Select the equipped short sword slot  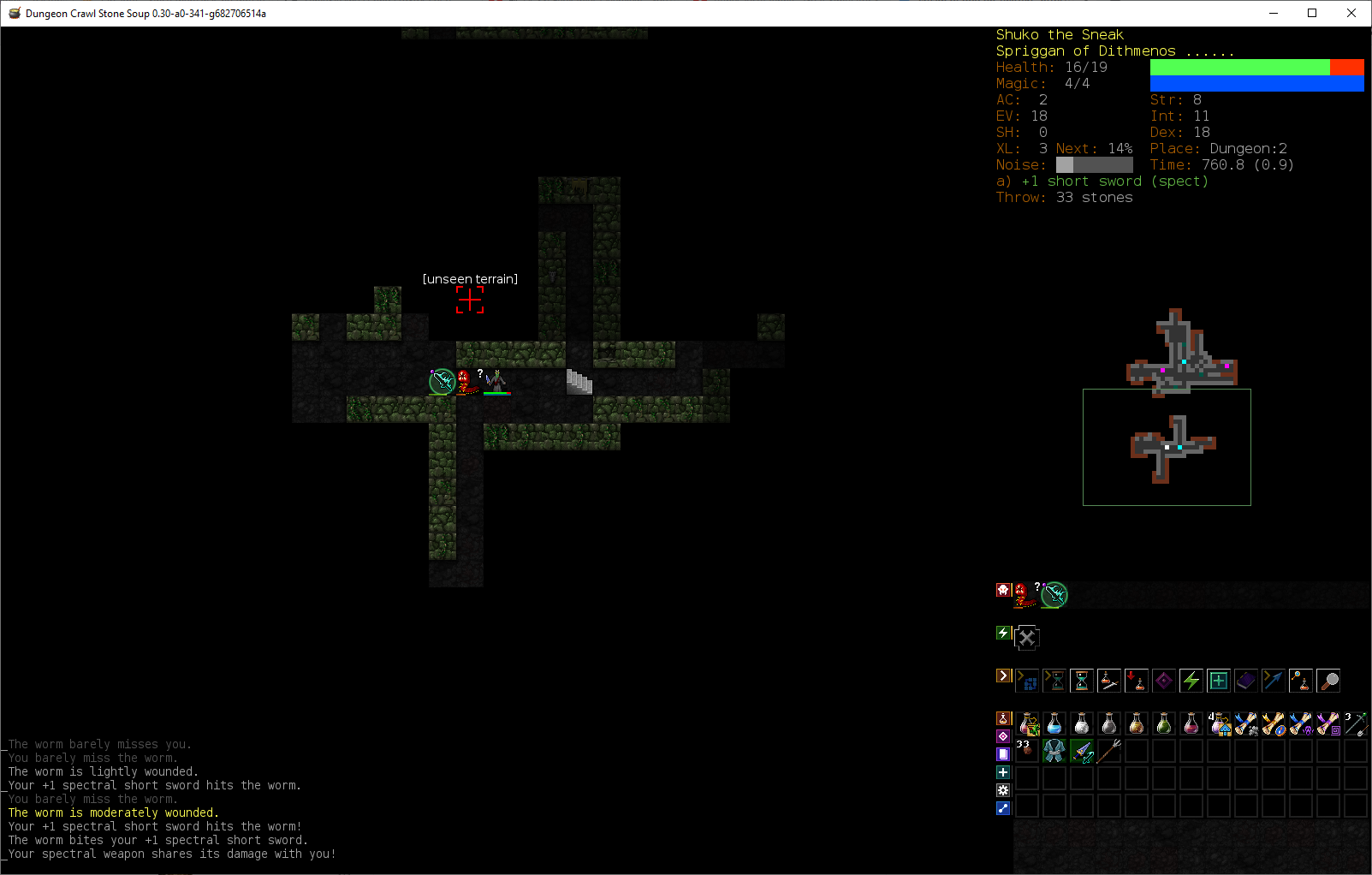pyautogui.click(x=1082, y=752)
